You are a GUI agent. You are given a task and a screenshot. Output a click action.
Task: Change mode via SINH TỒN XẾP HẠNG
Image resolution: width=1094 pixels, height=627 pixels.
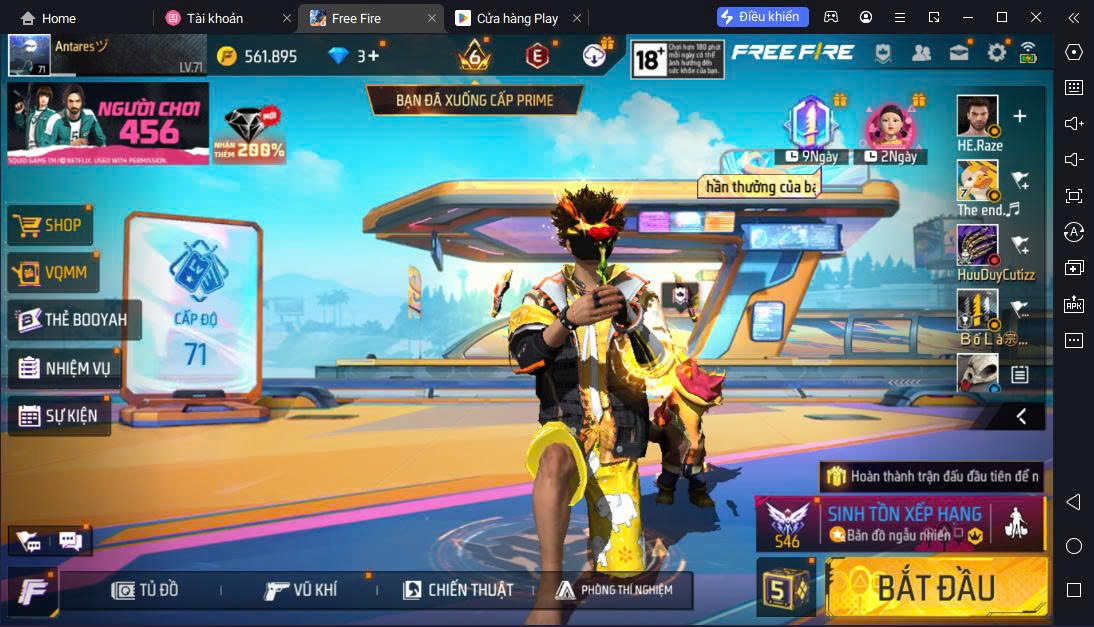click(x=900, y=524)
